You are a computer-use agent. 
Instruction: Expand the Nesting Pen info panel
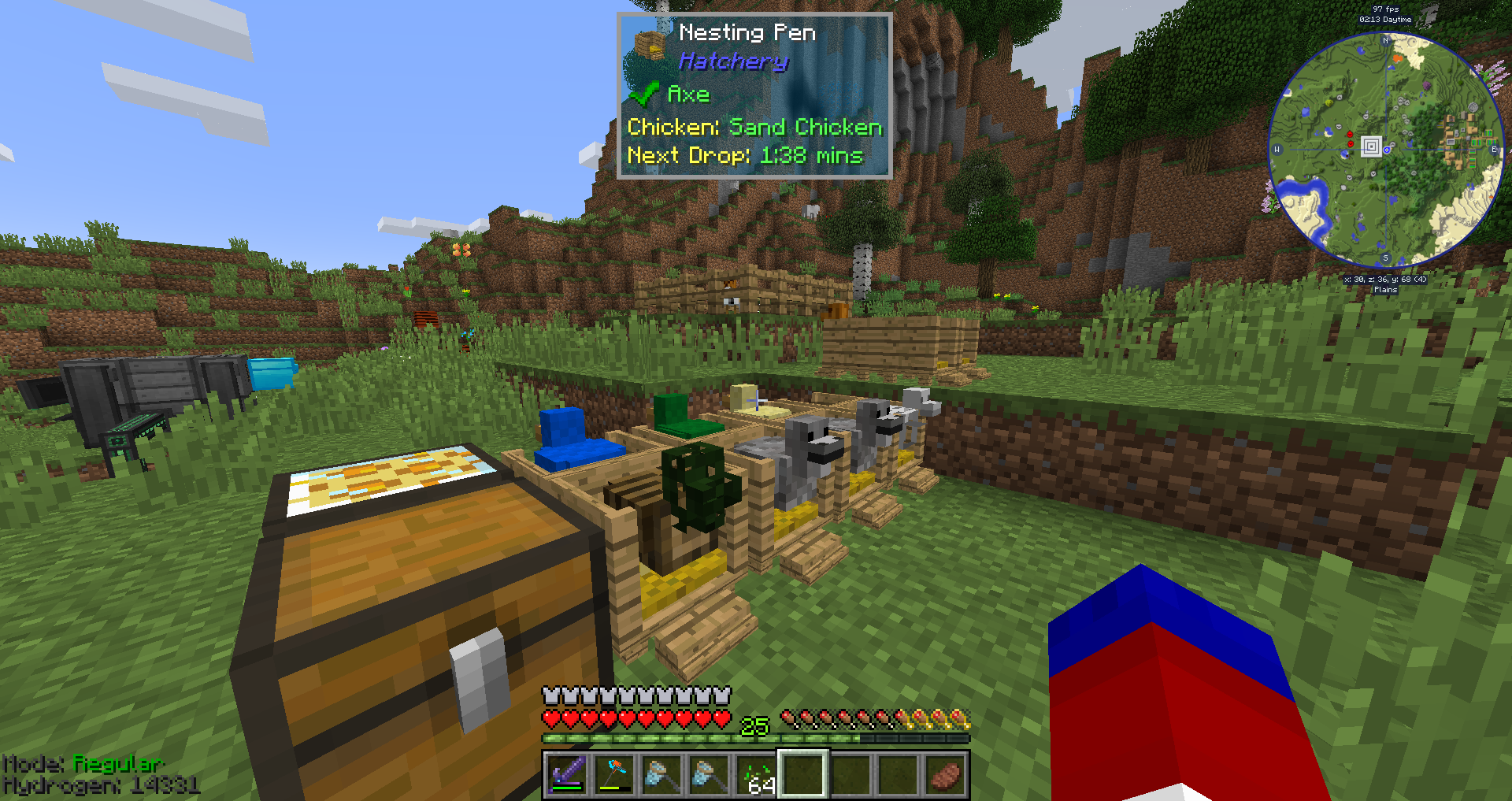coord(753,95)
